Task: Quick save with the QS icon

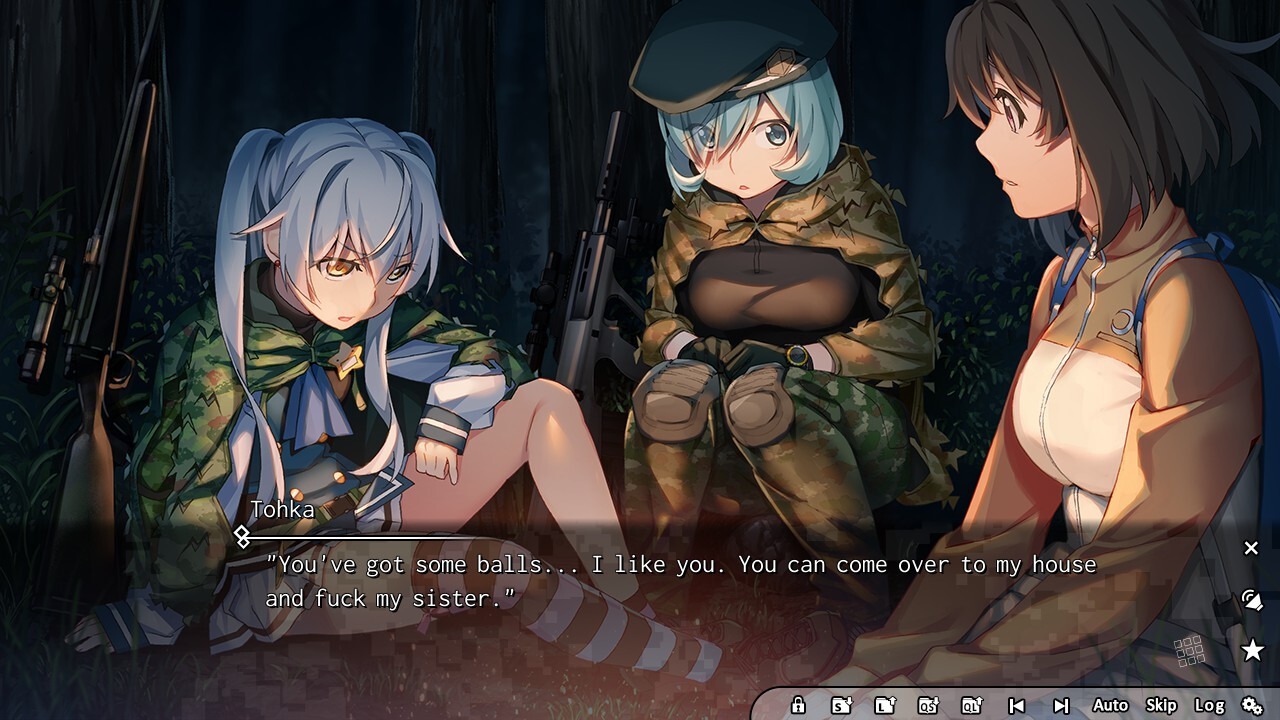Action: pos(928,705)
